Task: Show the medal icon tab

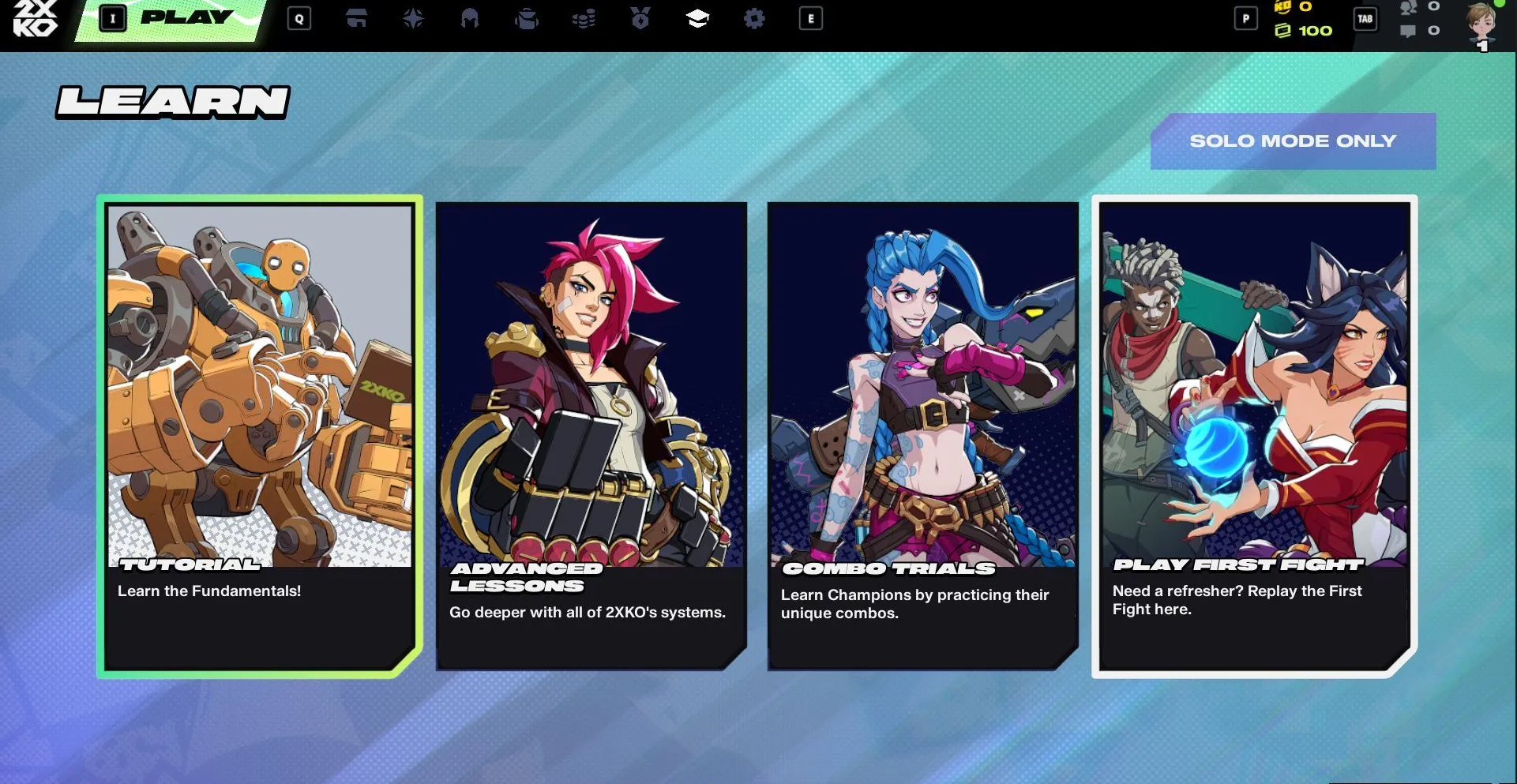Action: [640, 18]
